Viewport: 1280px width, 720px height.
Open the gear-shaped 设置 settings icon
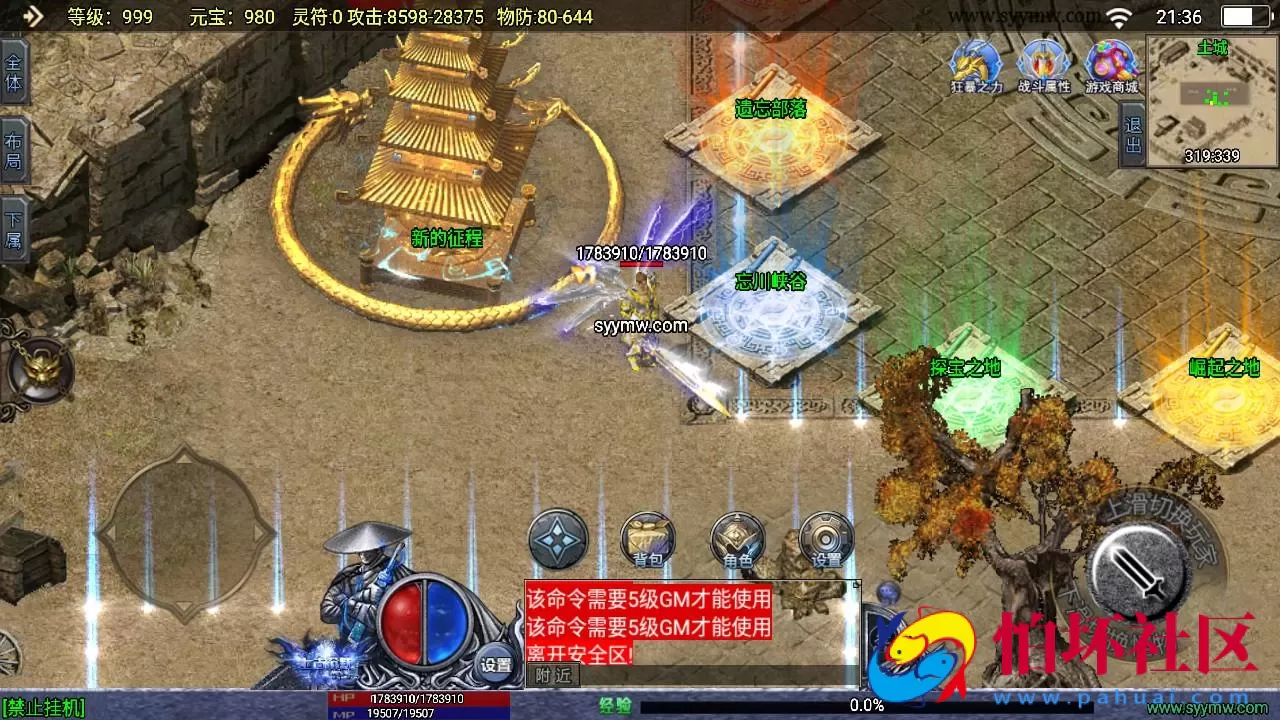point(826,540)
